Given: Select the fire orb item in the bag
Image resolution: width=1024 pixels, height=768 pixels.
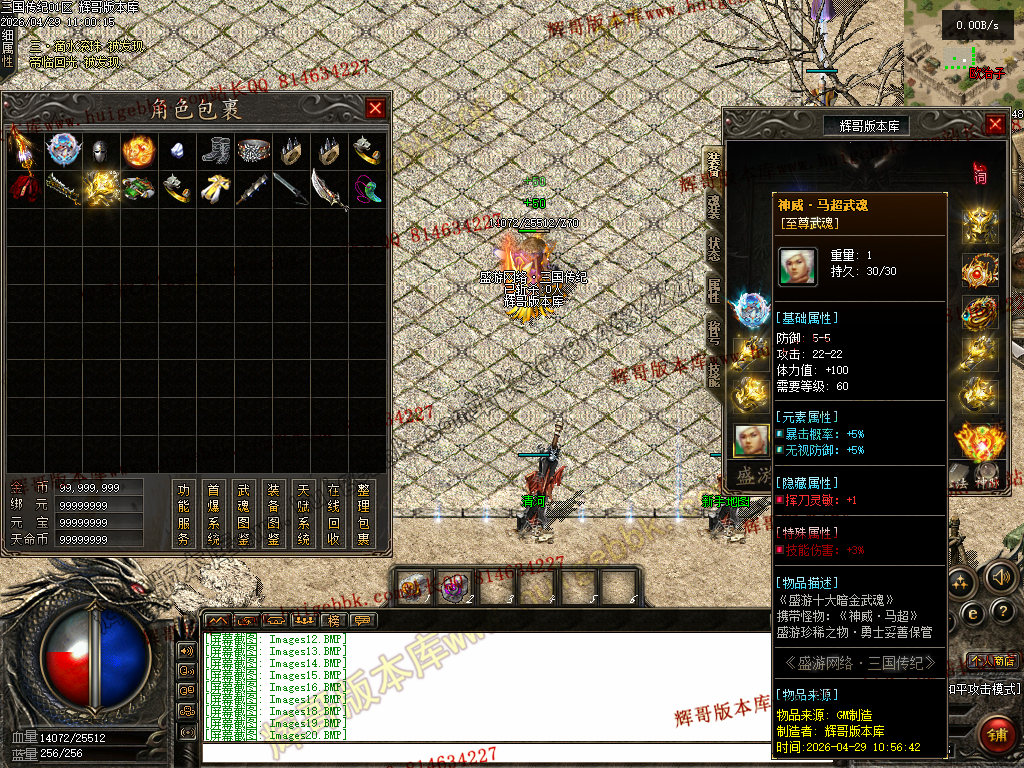Looking at the screenshot, I should coord(138,151).
